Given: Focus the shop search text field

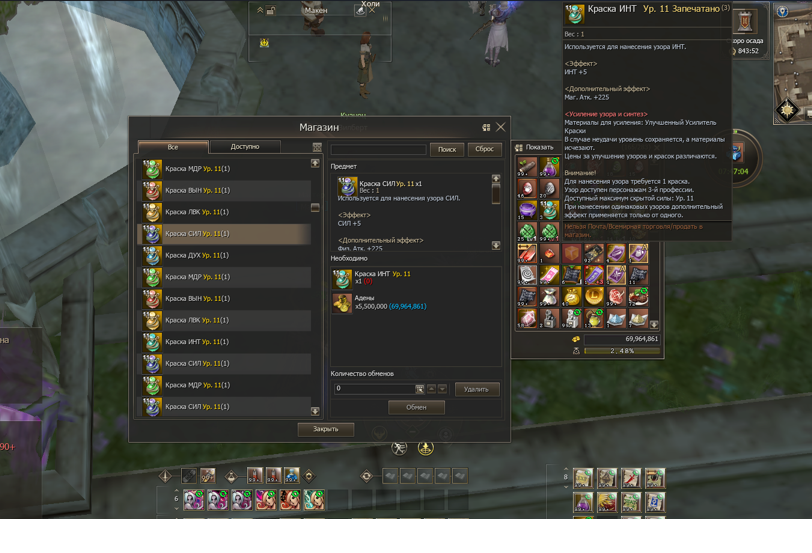Looking at the screenshot, I should click(379, 149).
